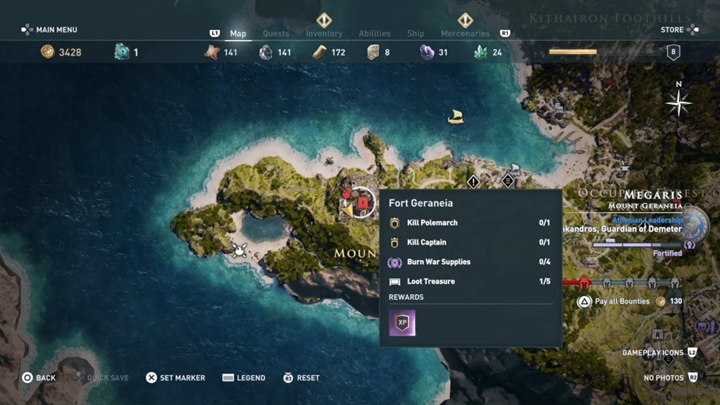This screenshot has width=720, height=405.
Task: Open the Inventory tab
Action: [x=324, y=34]
